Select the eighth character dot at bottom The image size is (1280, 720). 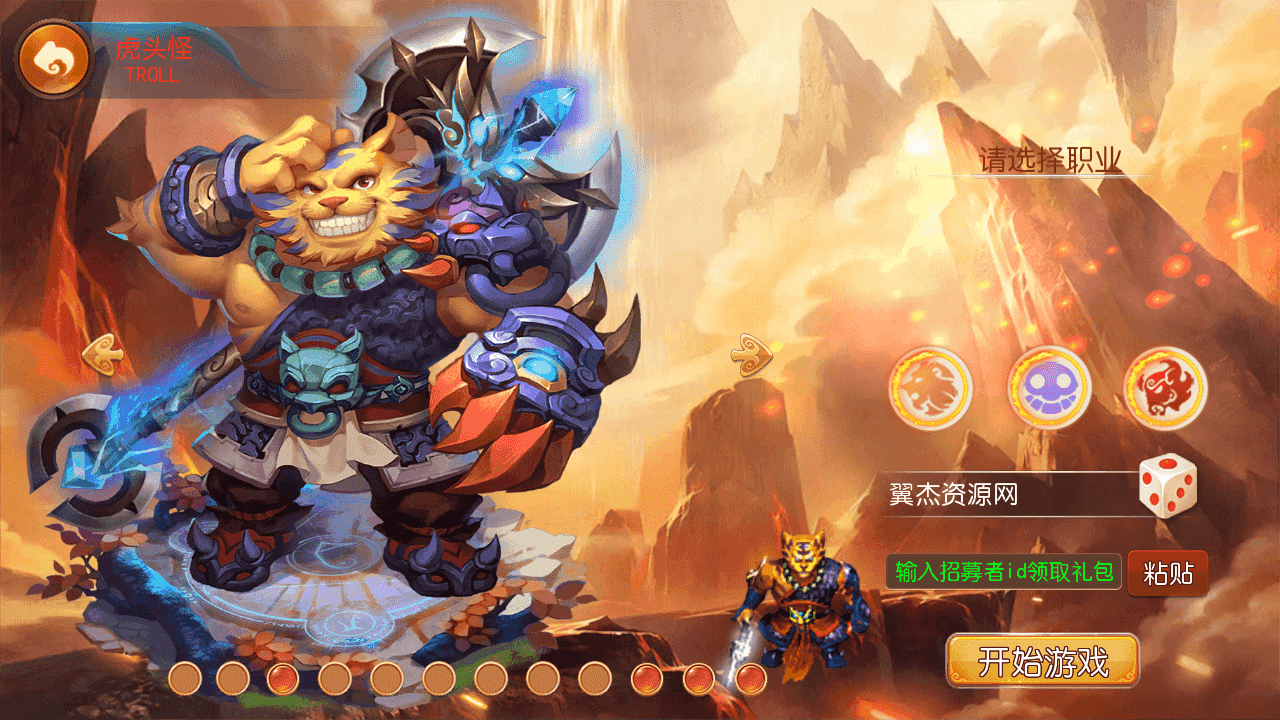(541, 677)
